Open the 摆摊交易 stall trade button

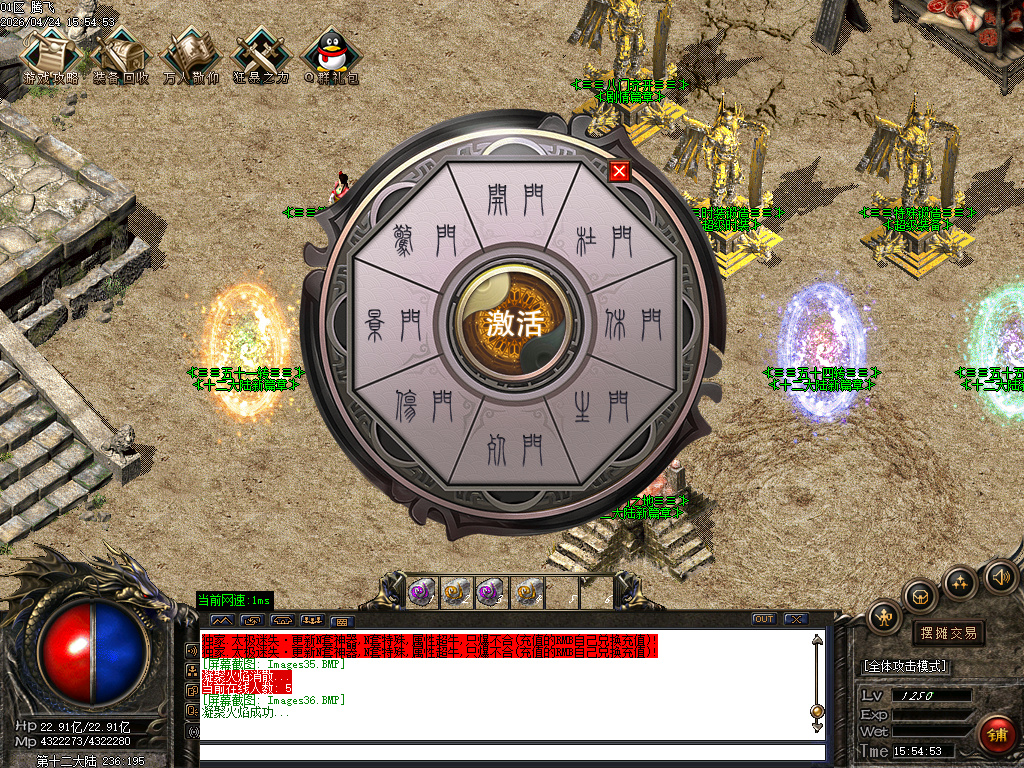click(x=949, y=633)
